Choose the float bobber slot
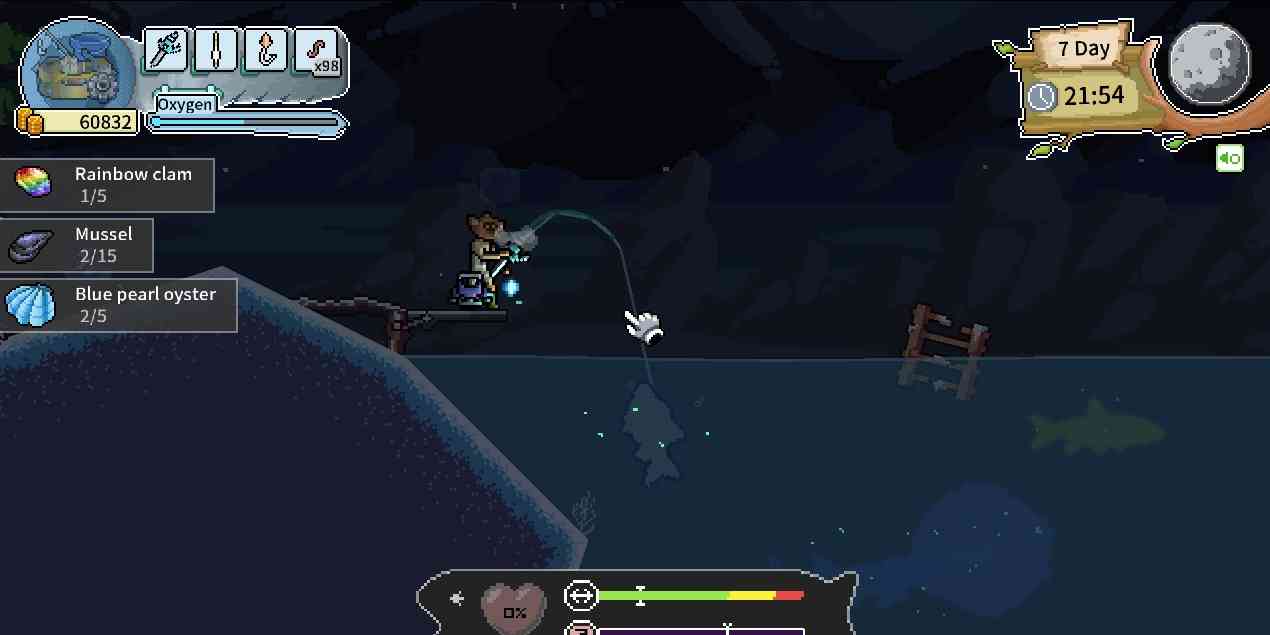Viewport: 1270px width, 635px height. [x=216, y=50]
